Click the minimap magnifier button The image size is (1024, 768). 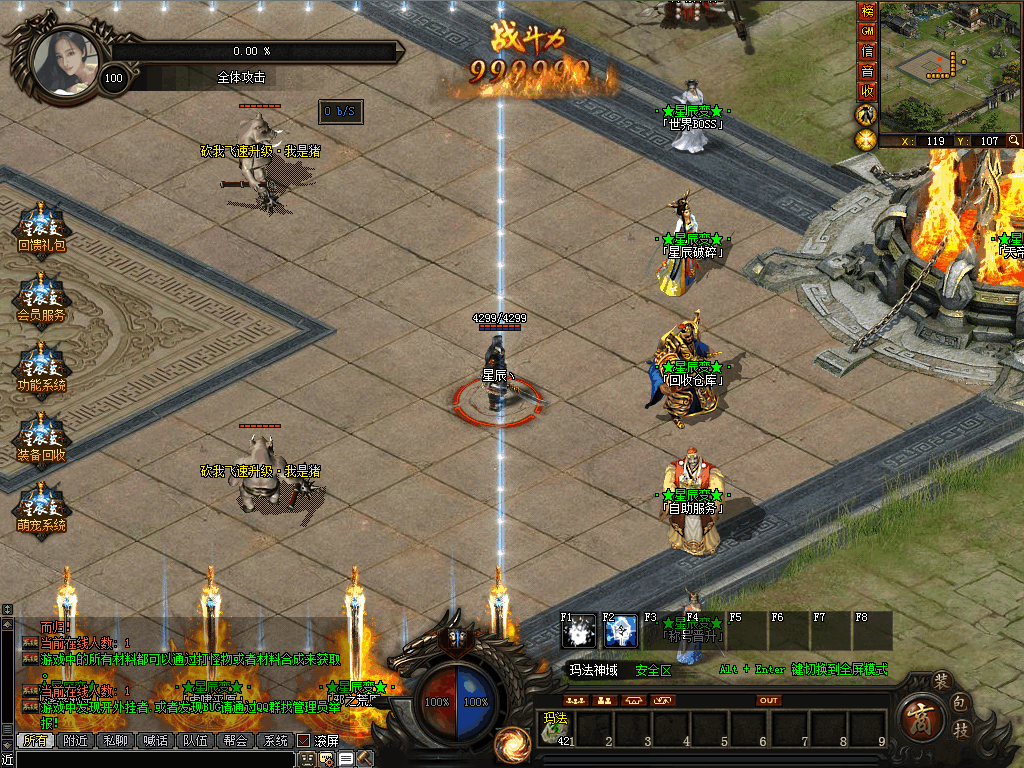(x=1013, y=141)
